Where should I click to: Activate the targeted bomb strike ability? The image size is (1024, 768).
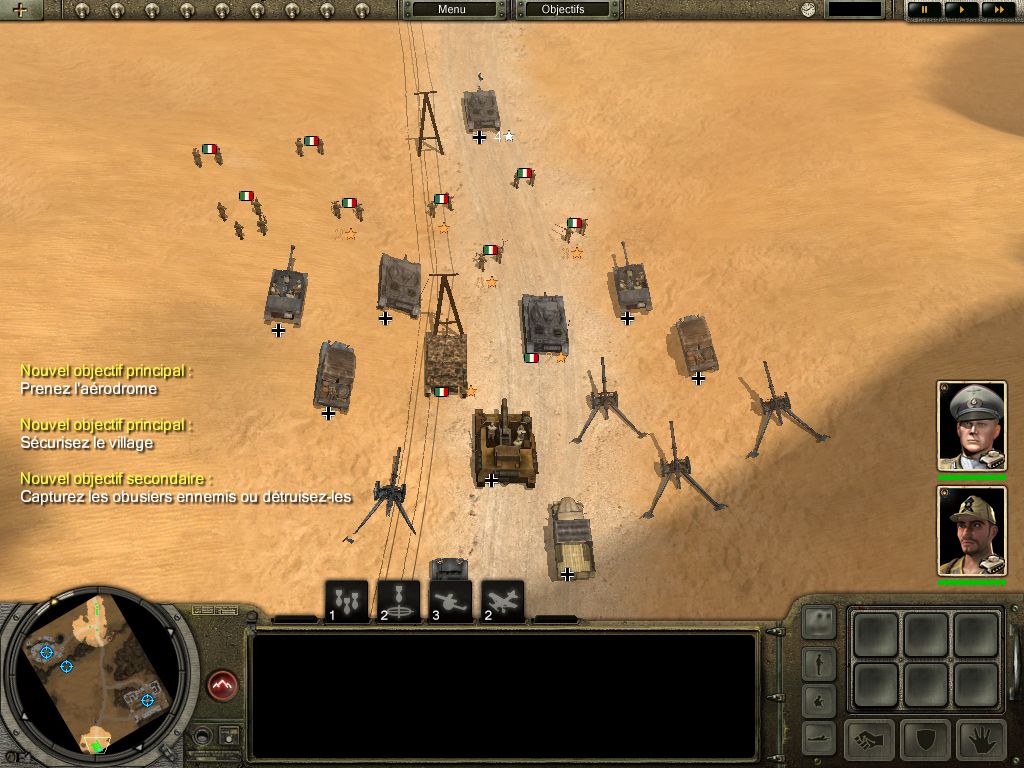[398, 602]
